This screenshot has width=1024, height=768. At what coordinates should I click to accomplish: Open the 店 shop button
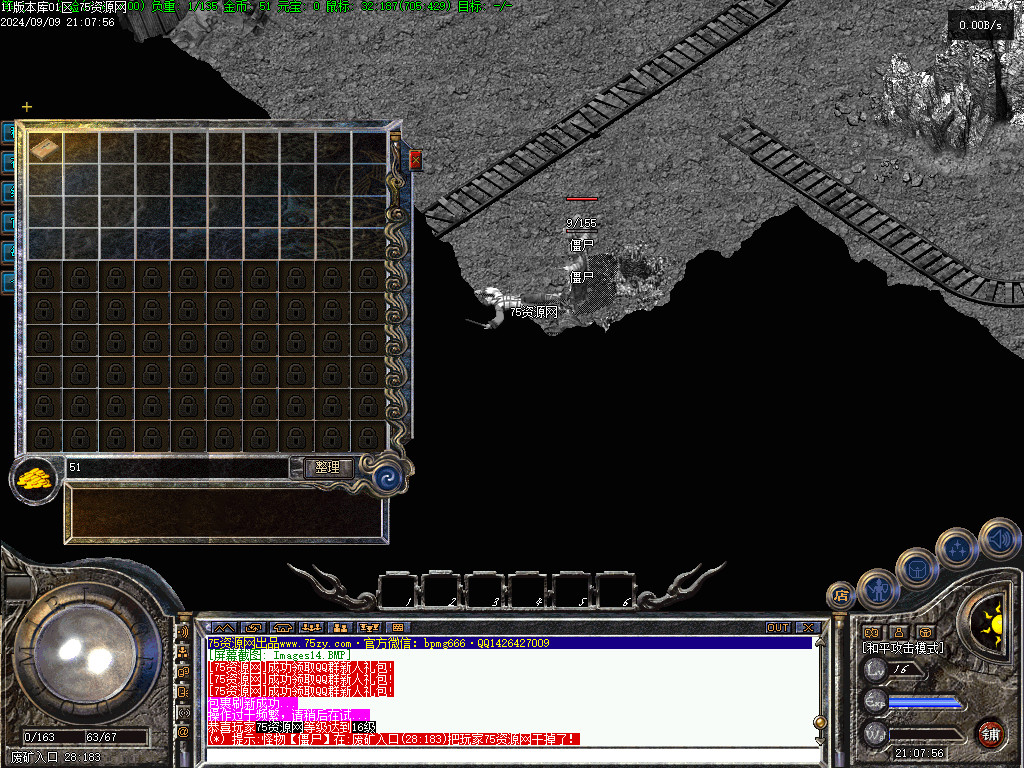click(841, 595)
